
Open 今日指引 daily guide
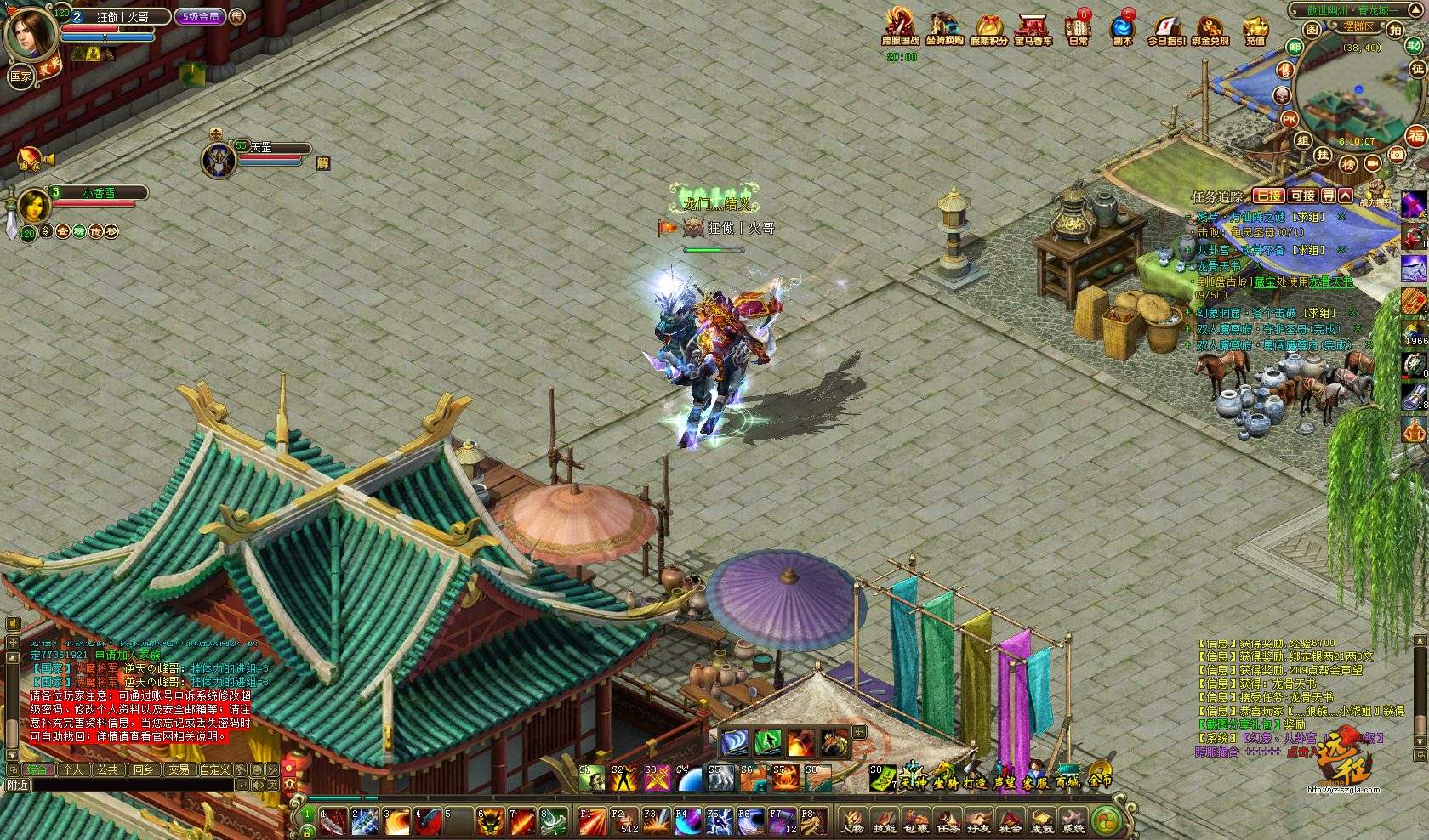(x=1166, y=30)
